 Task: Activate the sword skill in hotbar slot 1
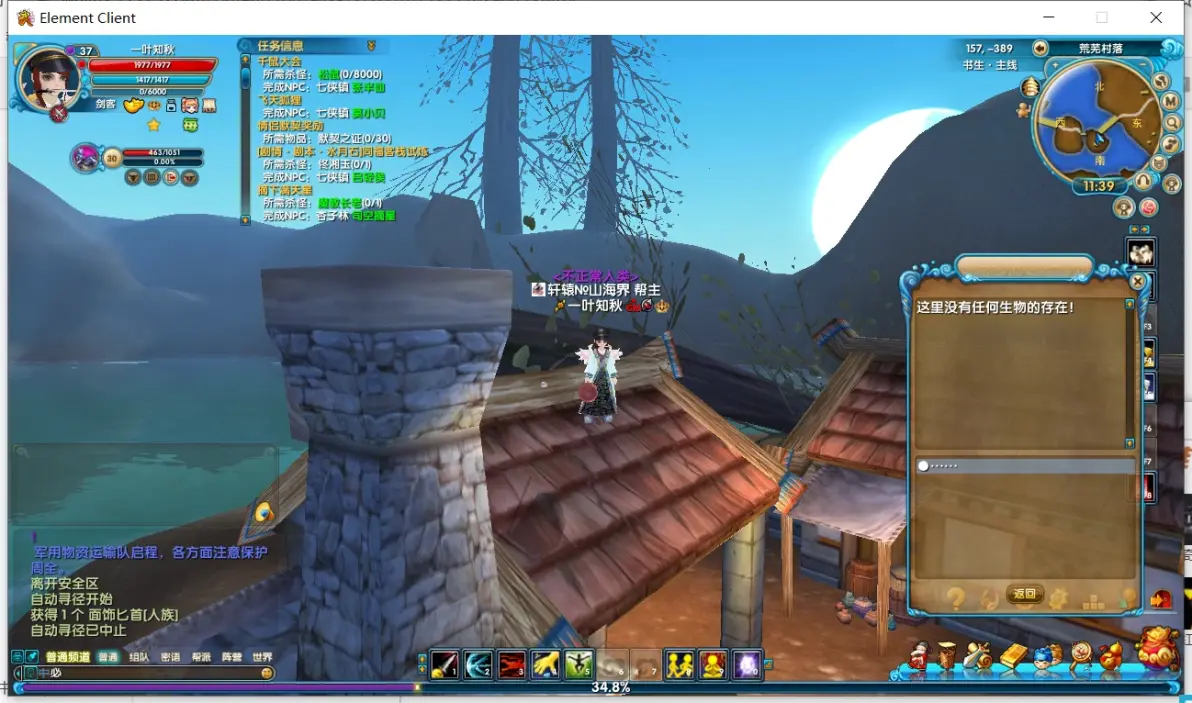444,663
